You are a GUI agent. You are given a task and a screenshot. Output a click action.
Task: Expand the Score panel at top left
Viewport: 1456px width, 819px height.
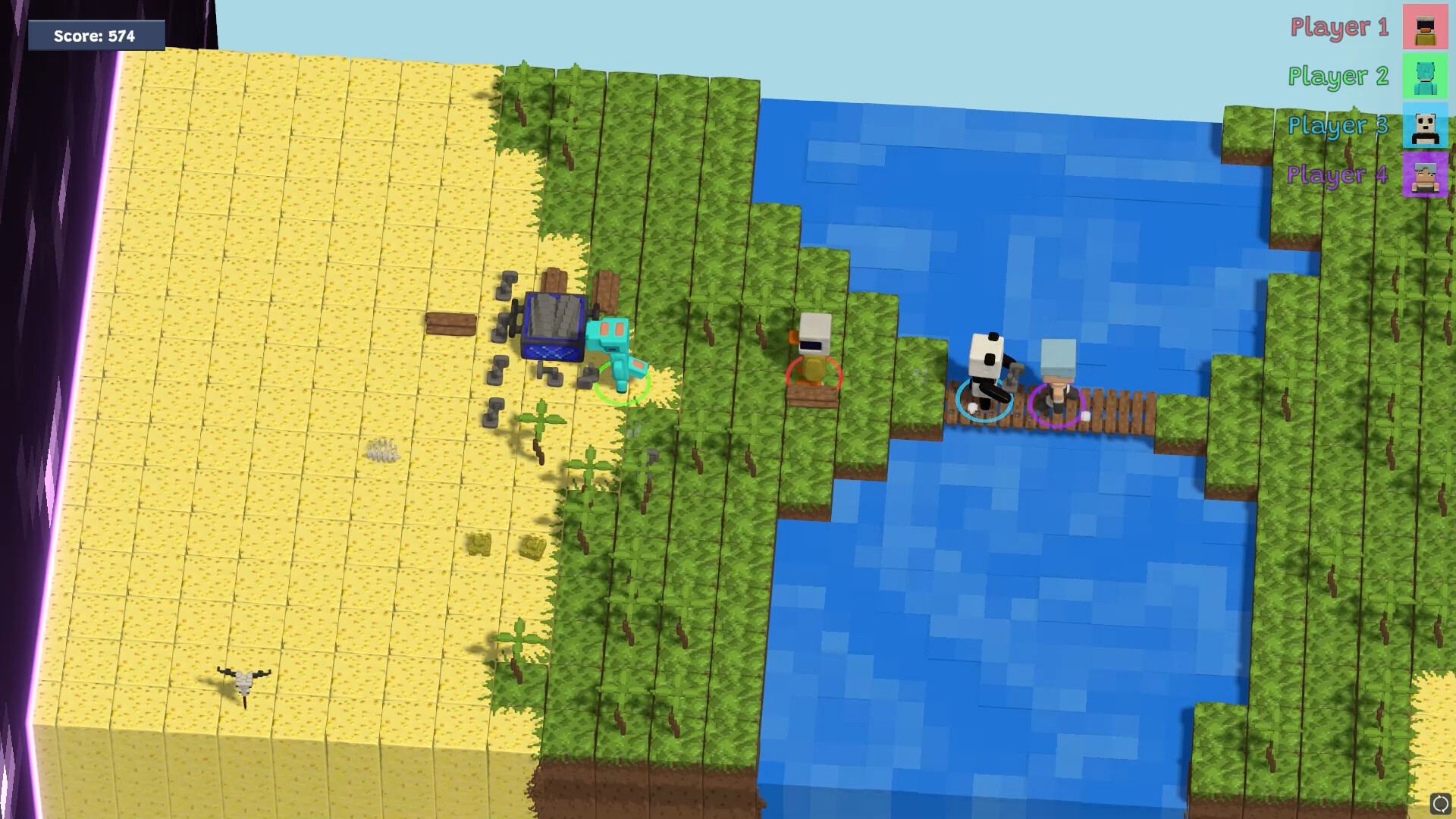(x=94, y=34)
